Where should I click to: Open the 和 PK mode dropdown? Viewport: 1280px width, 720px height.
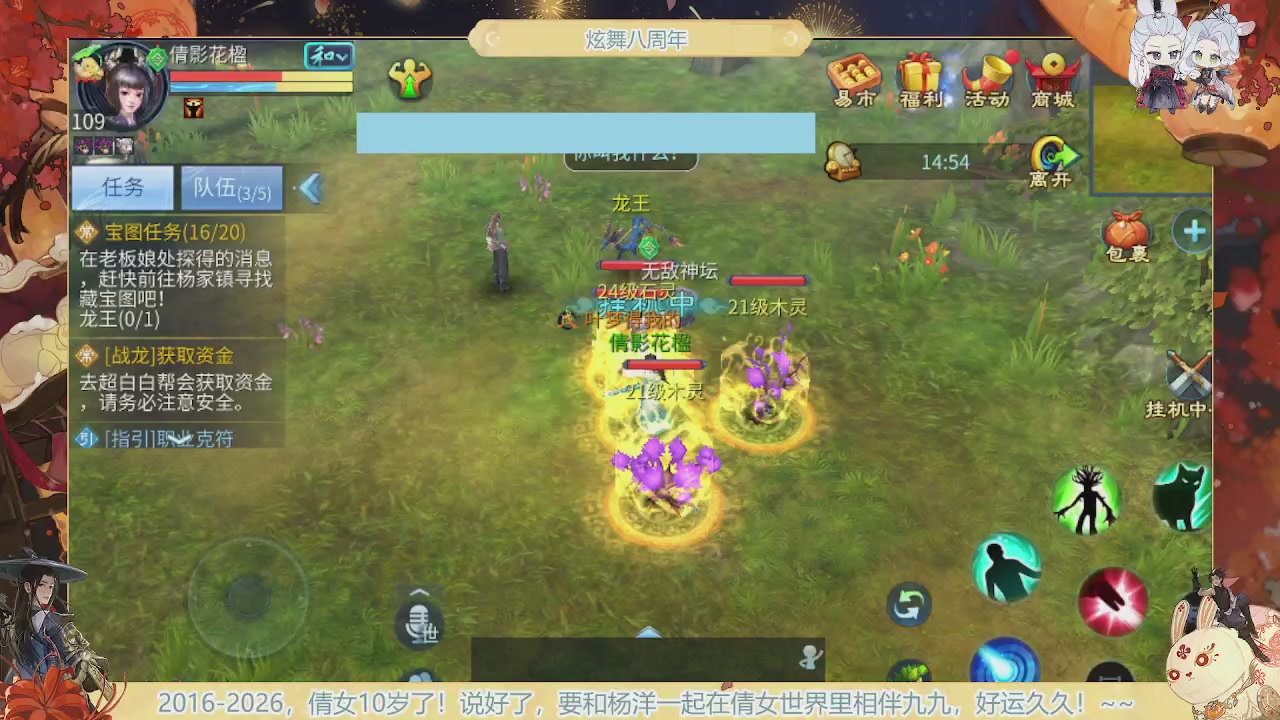(x=328, y=57)
